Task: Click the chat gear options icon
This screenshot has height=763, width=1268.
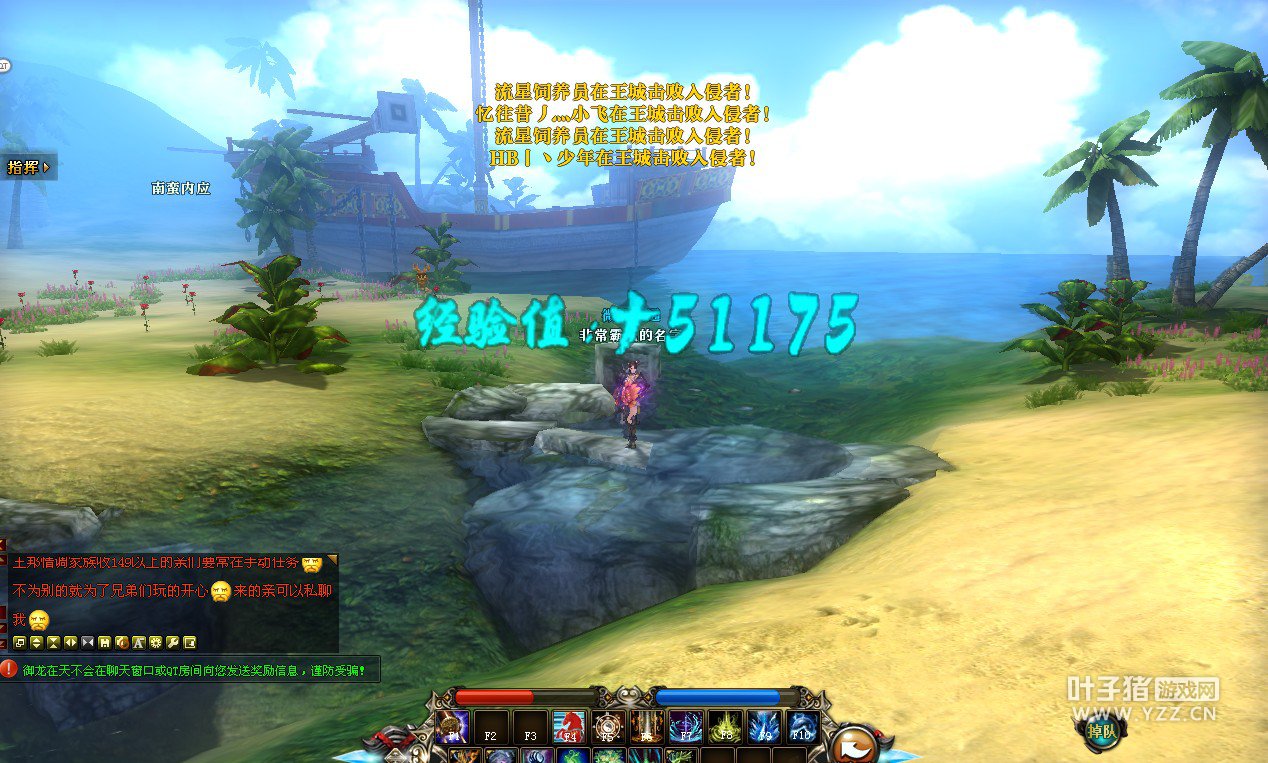Action: [155, 642]
